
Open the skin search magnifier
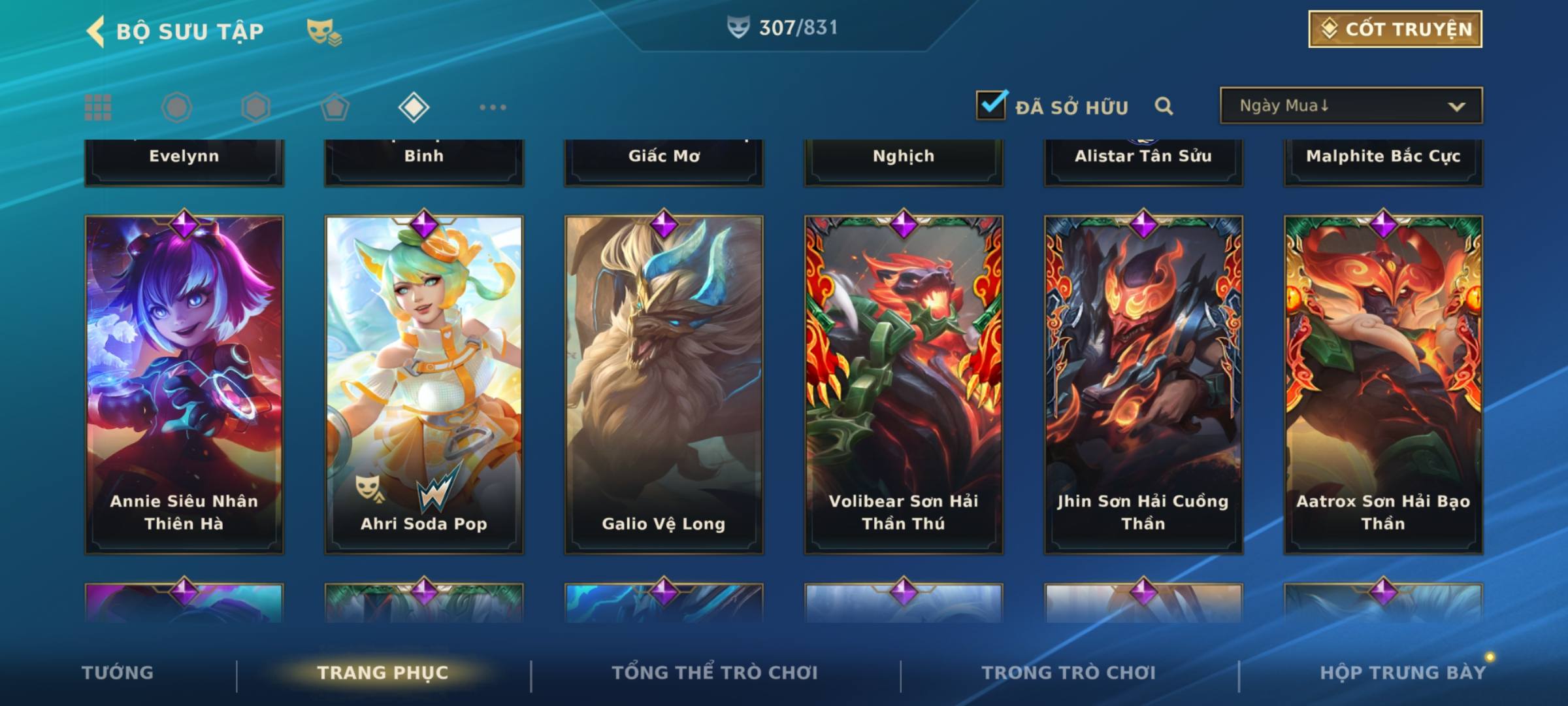click(x=1164, y=106)
